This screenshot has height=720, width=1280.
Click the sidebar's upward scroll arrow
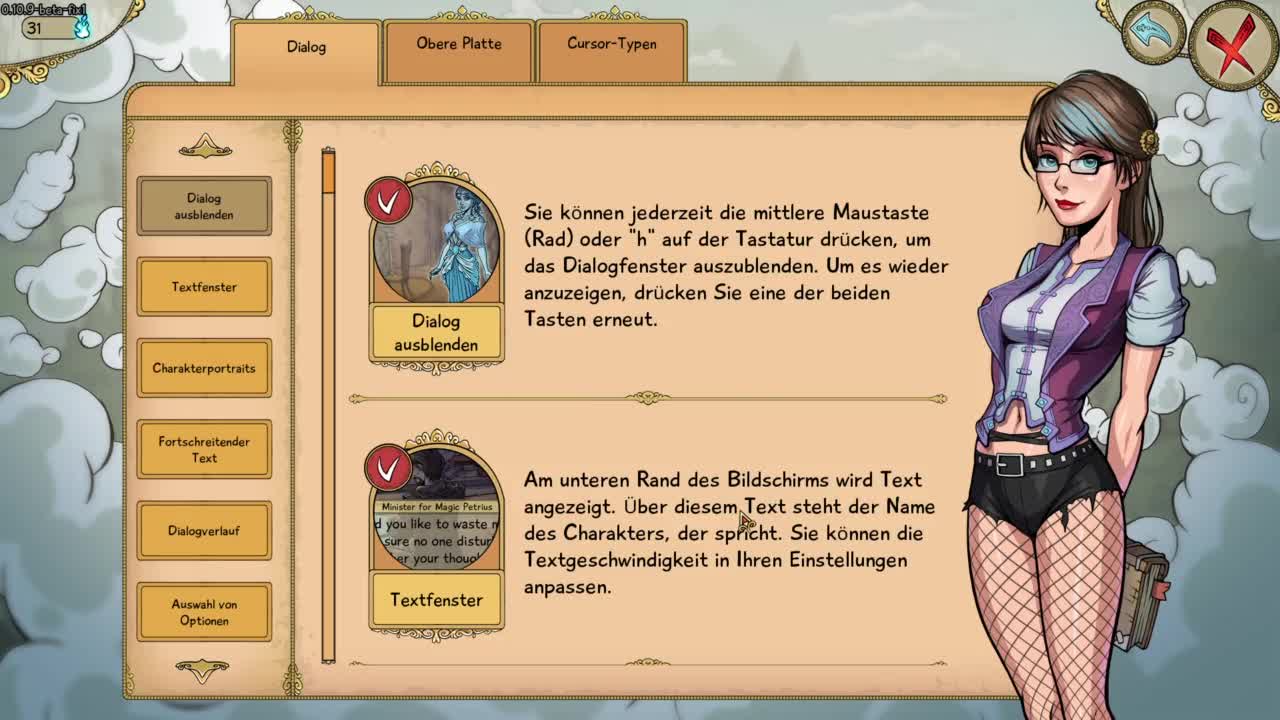[x=205, y=149]
